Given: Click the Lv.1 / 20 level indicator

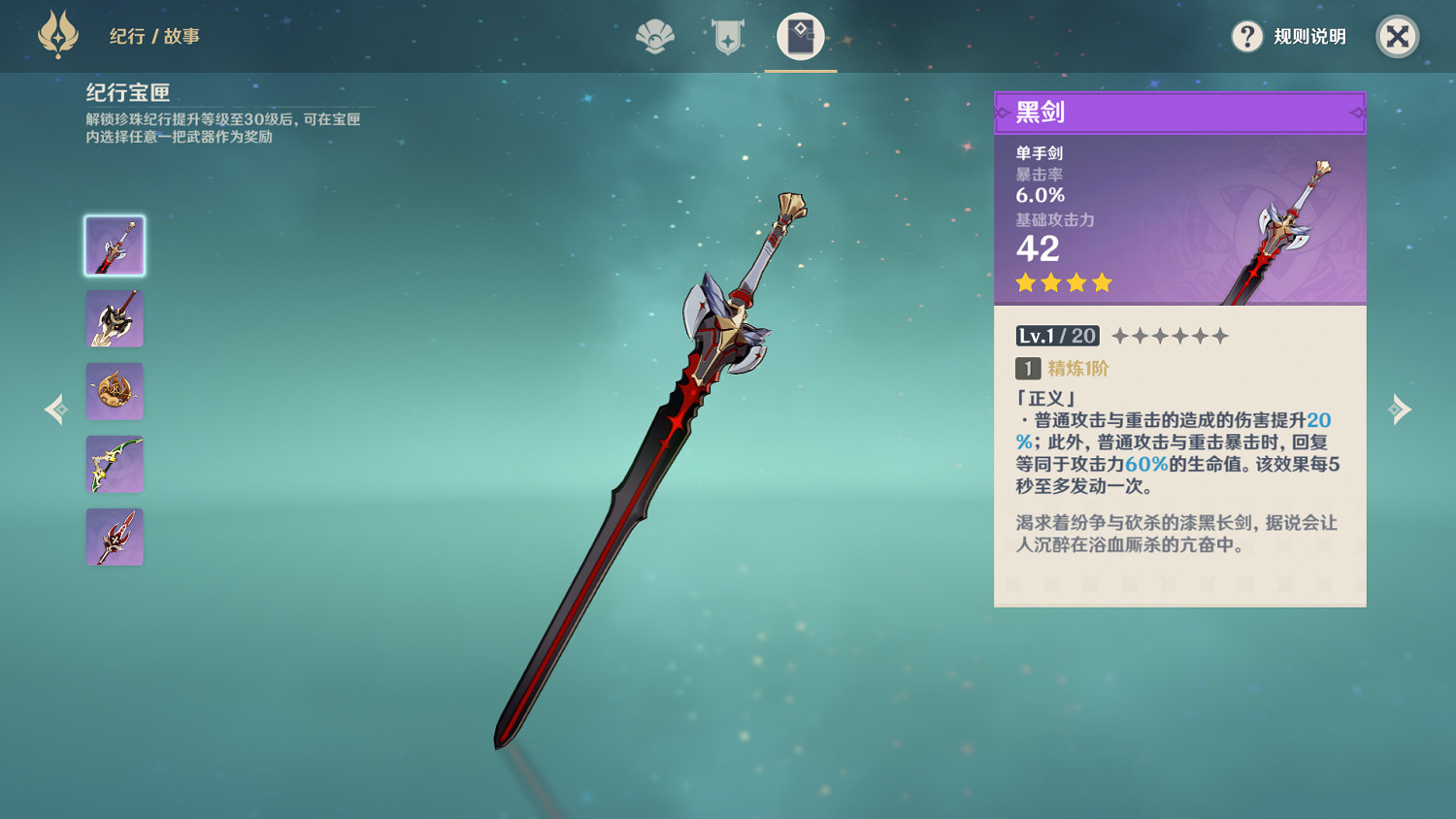Looking at the screenshot, I should (x=1055, y=337).
